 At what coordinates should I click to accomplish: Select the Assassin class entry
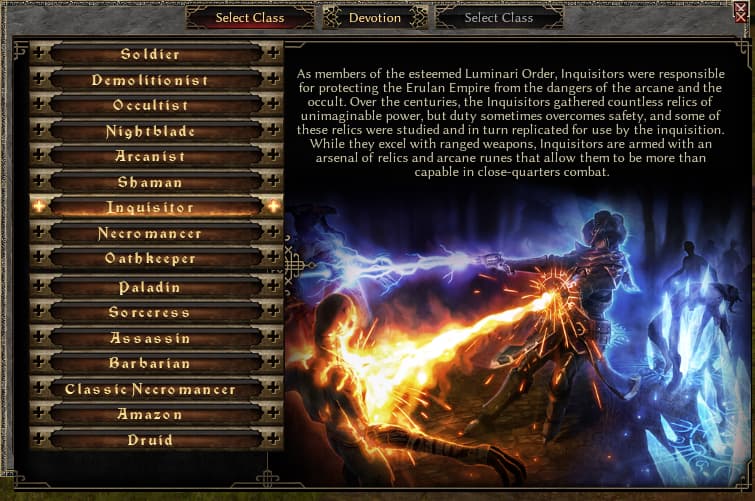[151, 338]
